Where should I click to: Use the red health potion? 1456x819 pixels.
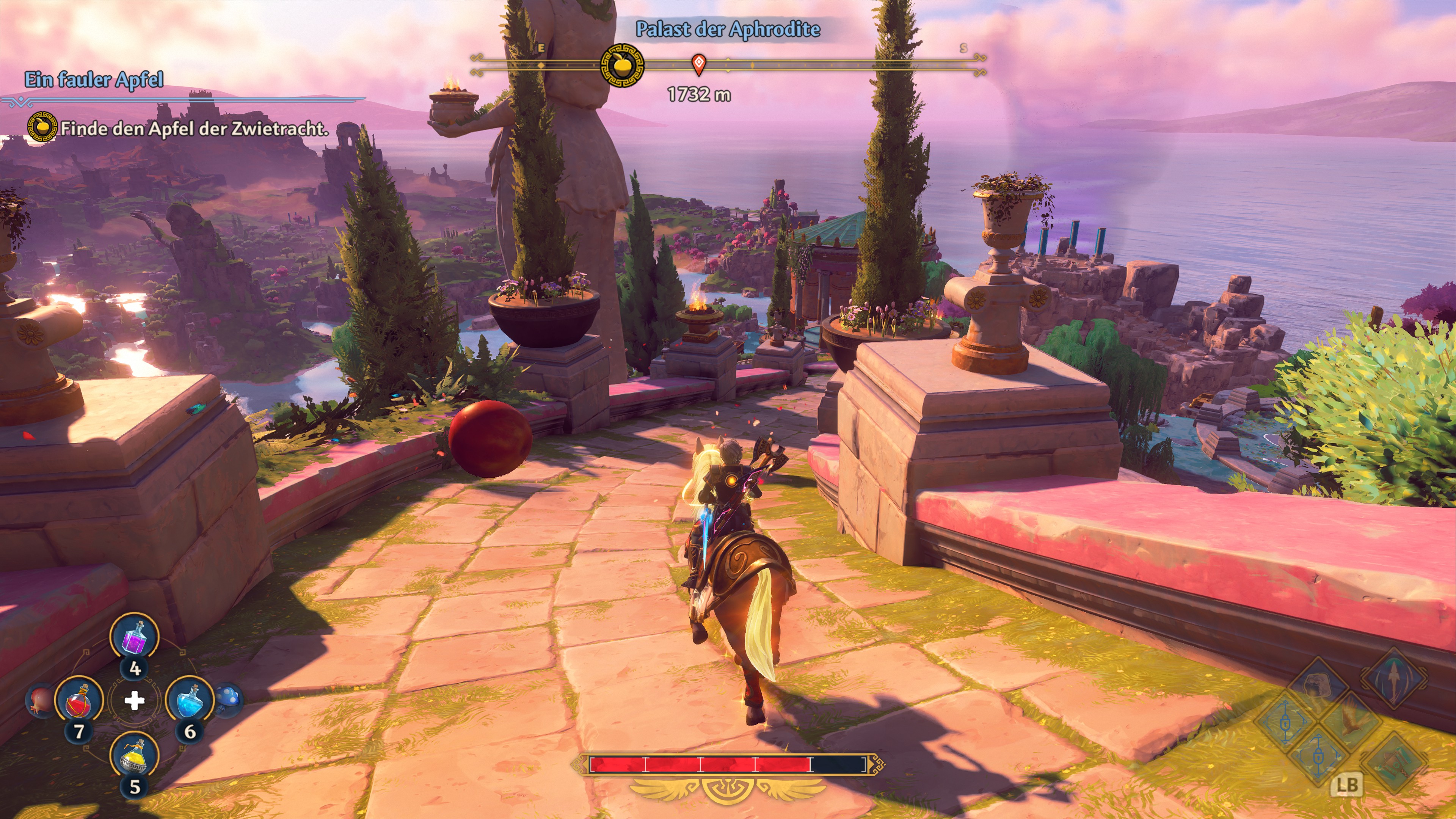tap(79, 701)
